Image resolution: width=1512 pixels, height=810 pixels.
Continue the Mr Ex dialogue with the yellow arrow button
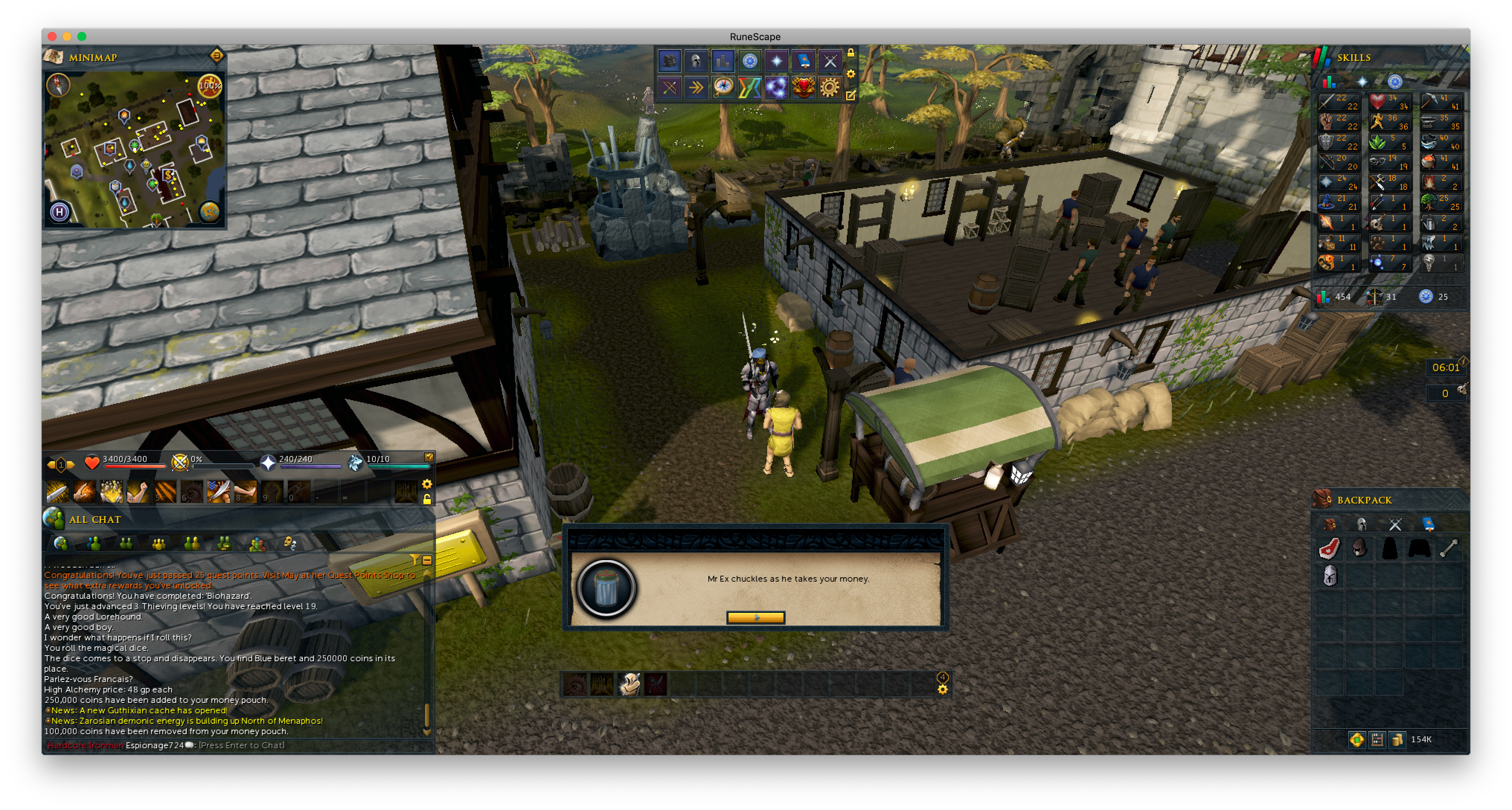point(755,617)
